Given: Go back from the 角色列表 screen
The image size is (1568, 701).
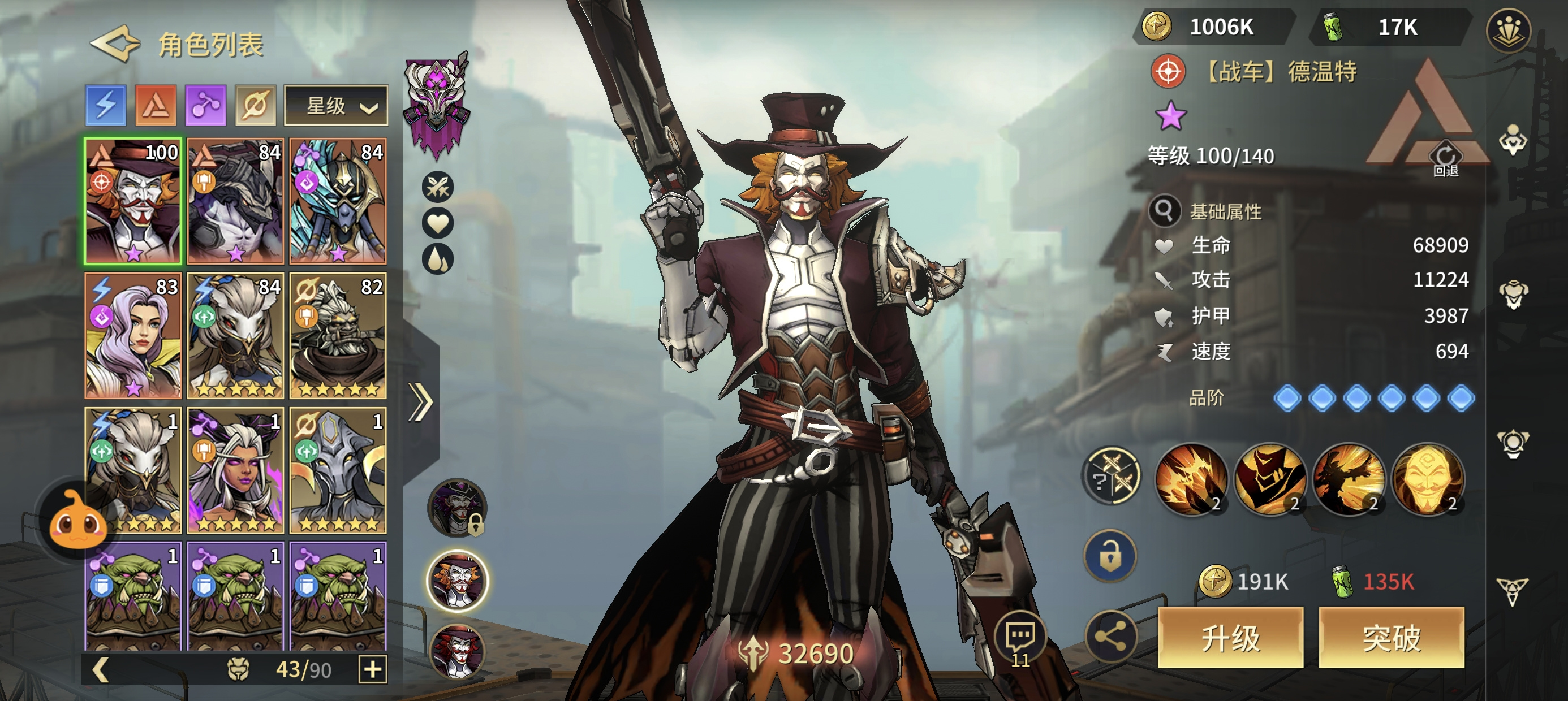Looking at the screenshot, I should [114, 44].
